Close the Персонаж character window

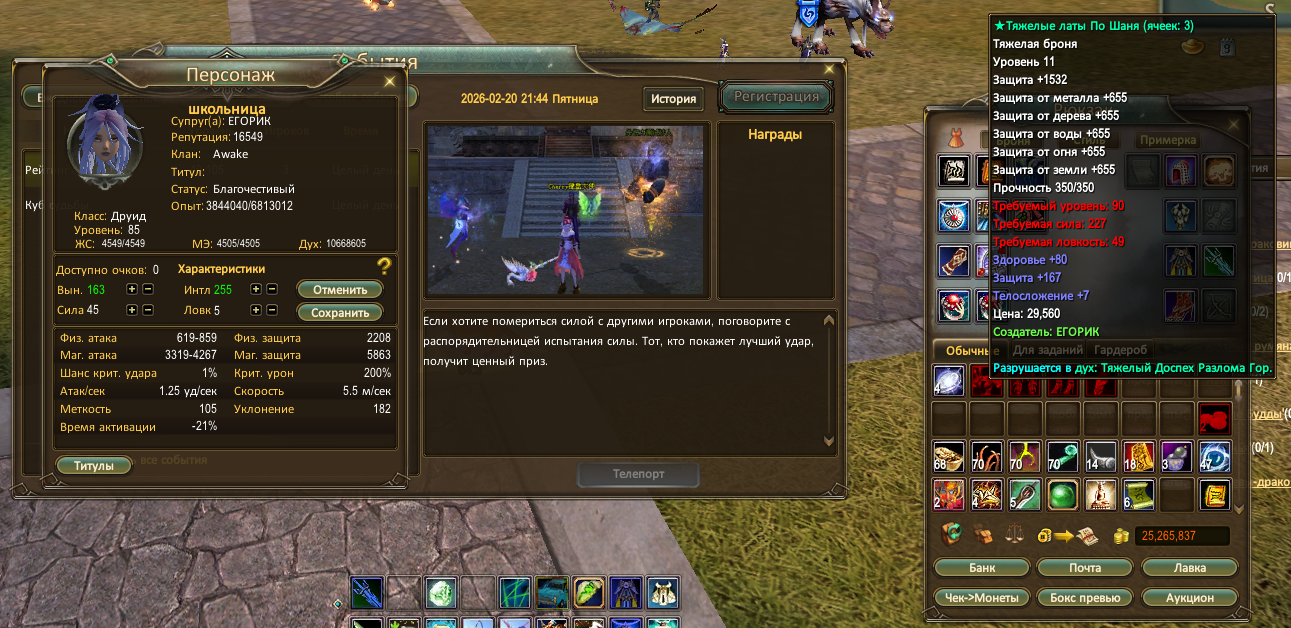click(390, 81)
